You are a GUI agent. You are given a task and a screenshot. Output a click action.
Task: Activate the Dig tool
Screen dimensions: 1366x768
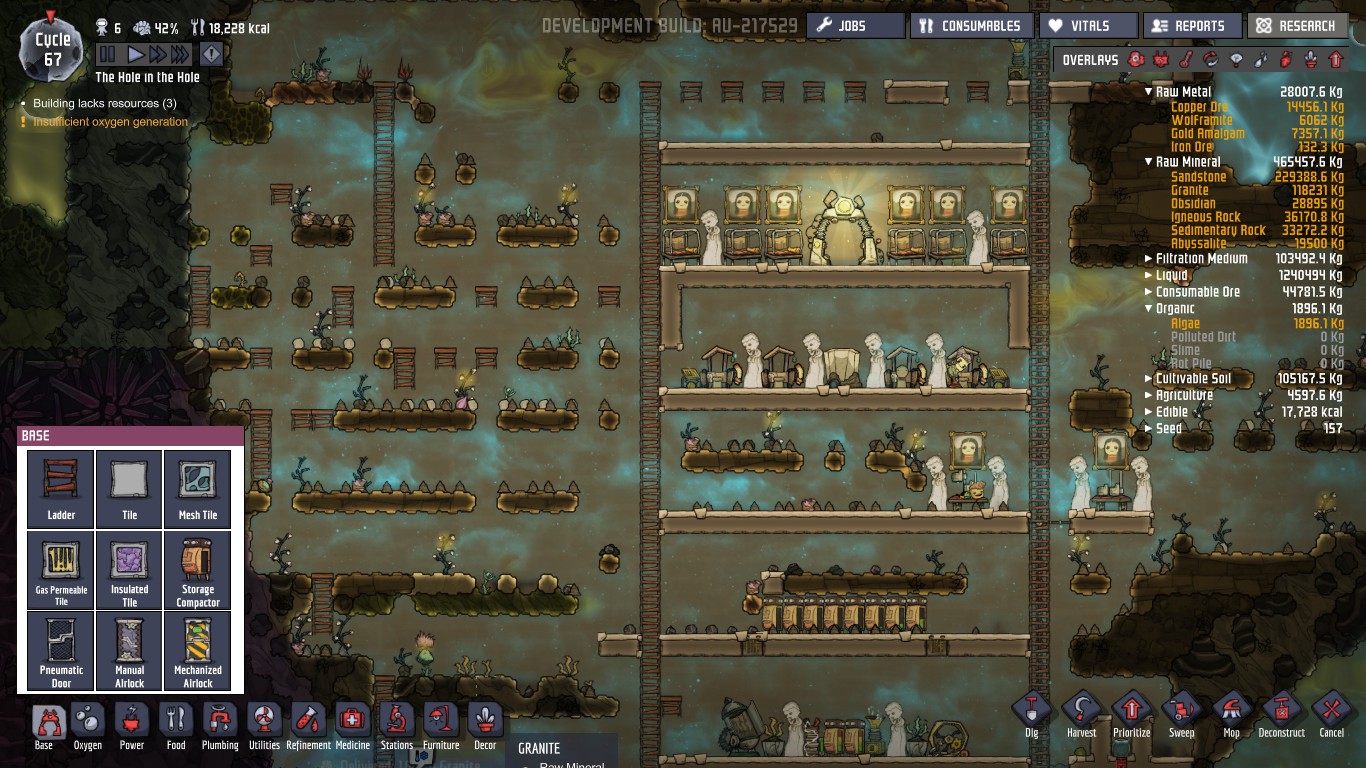coord(1032,715)
